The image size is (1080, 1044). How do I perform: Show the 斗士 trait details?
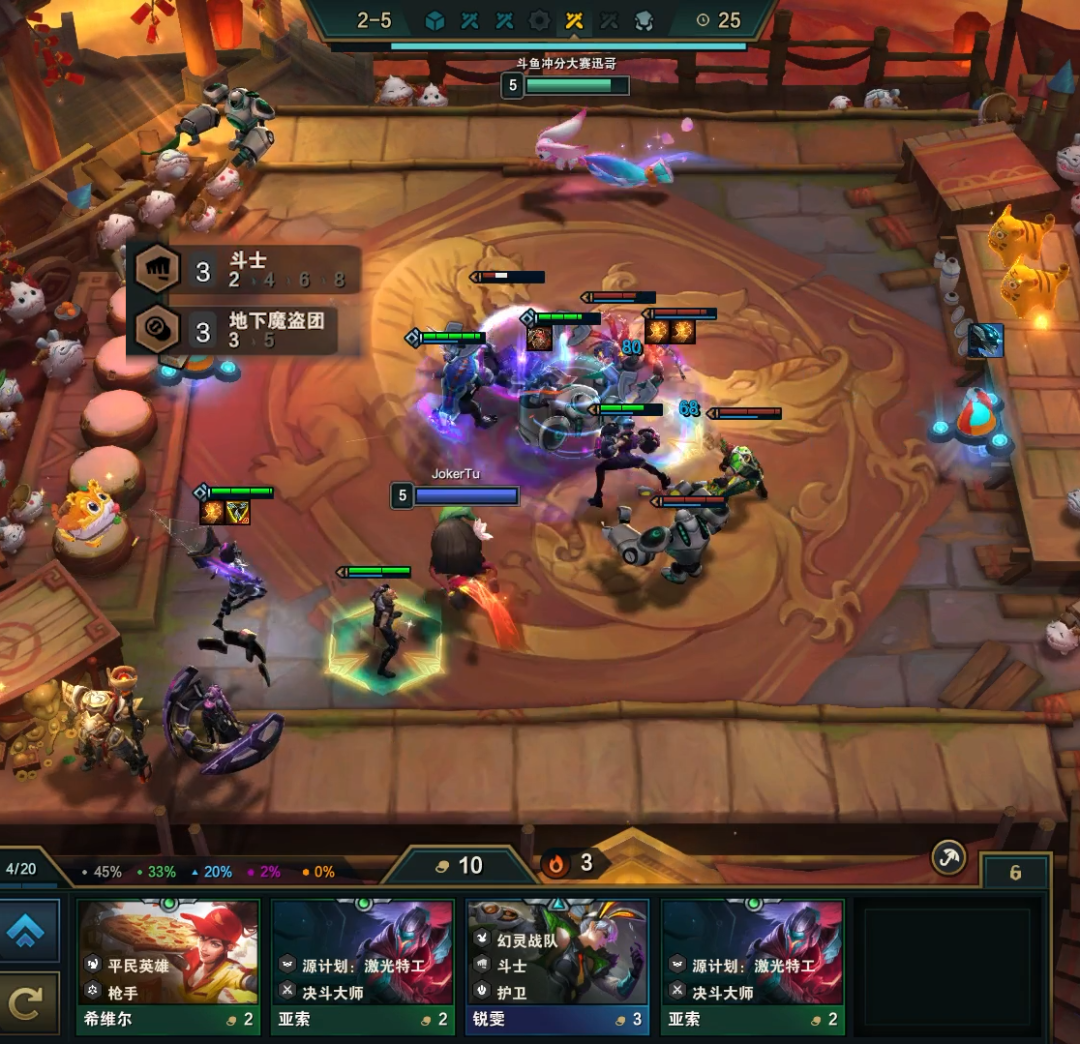[x=245, y=269]
